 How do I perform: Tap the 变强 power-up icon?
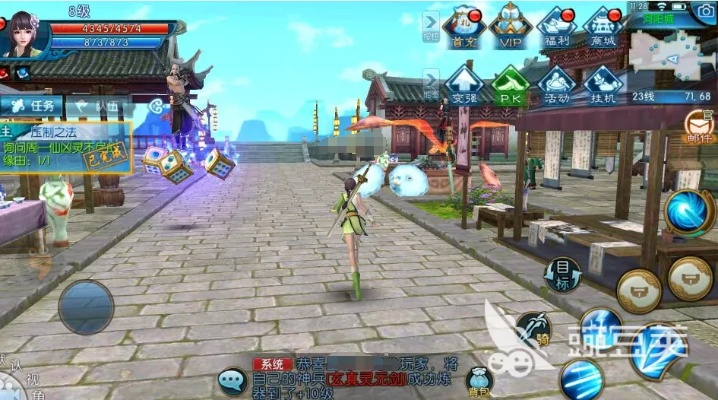(462, 85)
